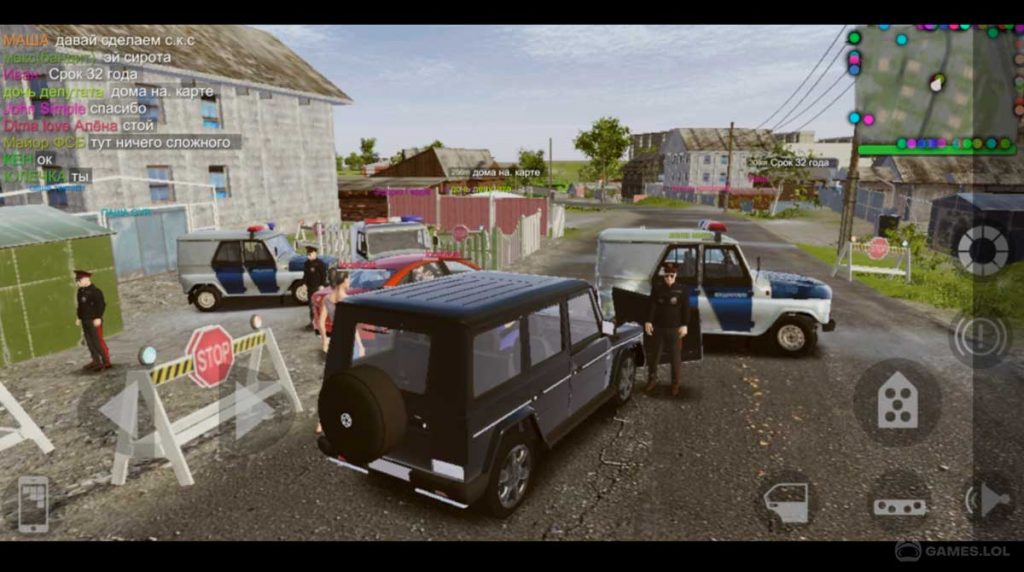The image size is (1024, 572).
Task: Click the Games.lol watermark logo
Action: pyautogui.click(x=952, y=551)
